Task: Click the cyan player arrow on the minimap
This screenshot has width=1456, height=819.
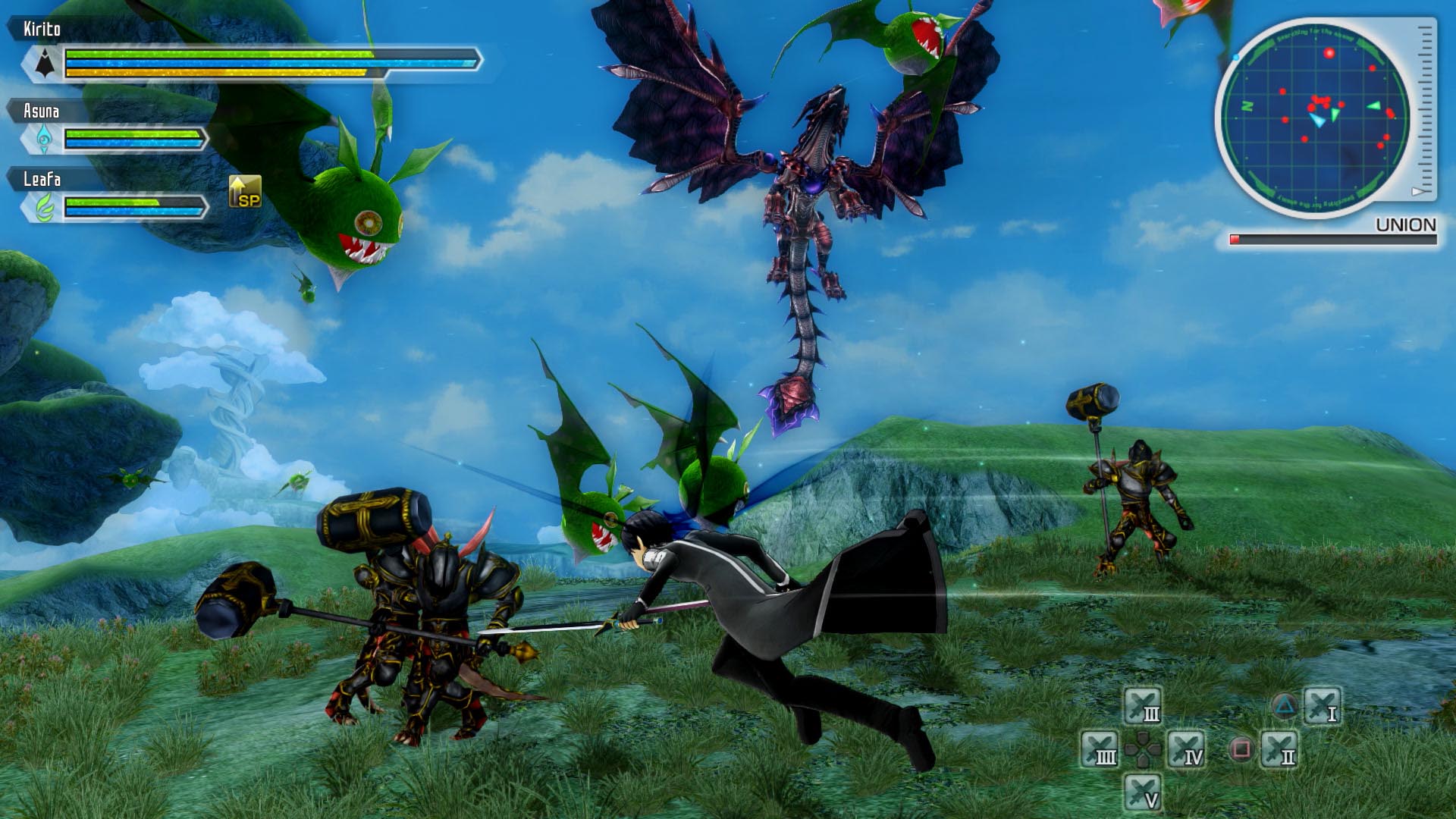Action: point(1319,120)
